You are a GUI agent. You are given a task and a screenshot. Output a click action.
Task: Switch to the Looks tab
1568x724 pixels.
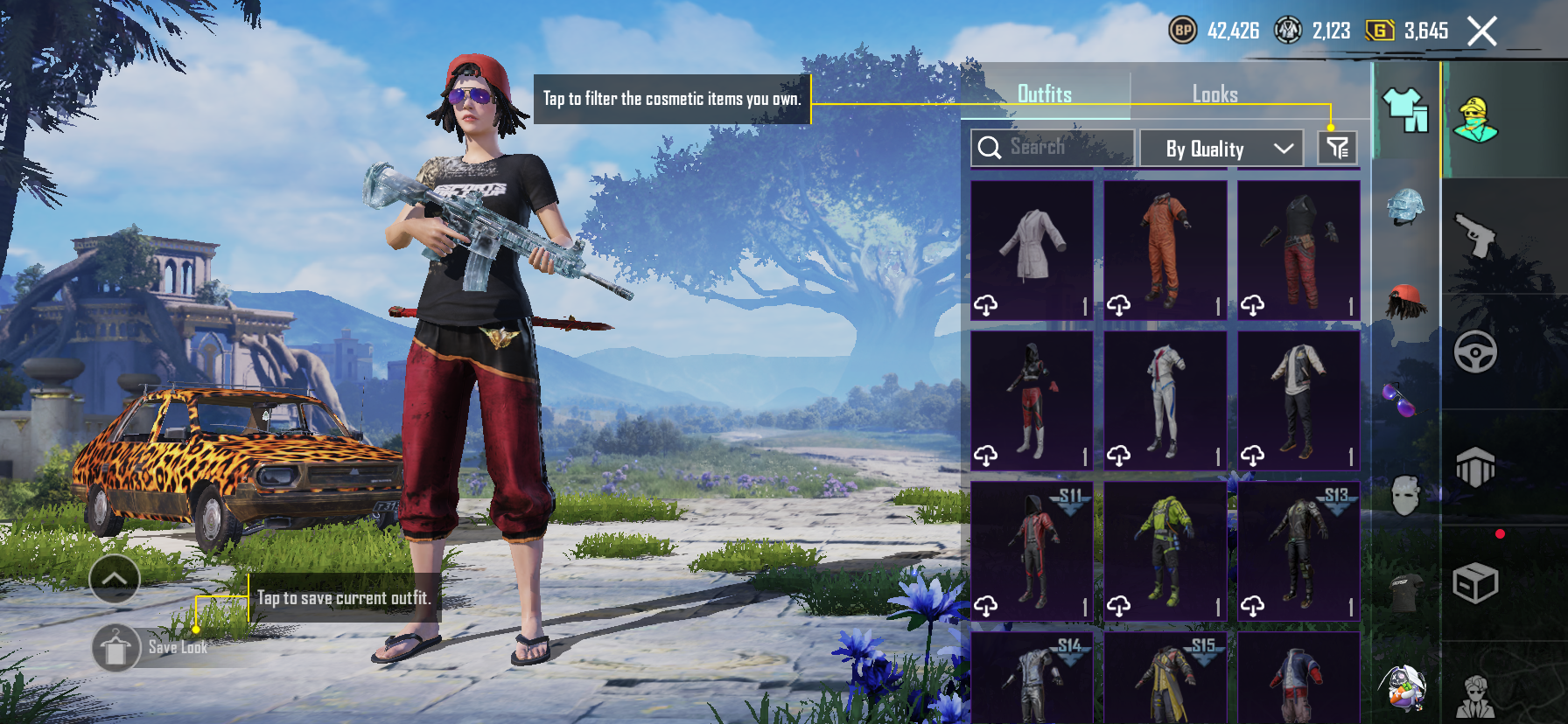[x=1214, y=94]
